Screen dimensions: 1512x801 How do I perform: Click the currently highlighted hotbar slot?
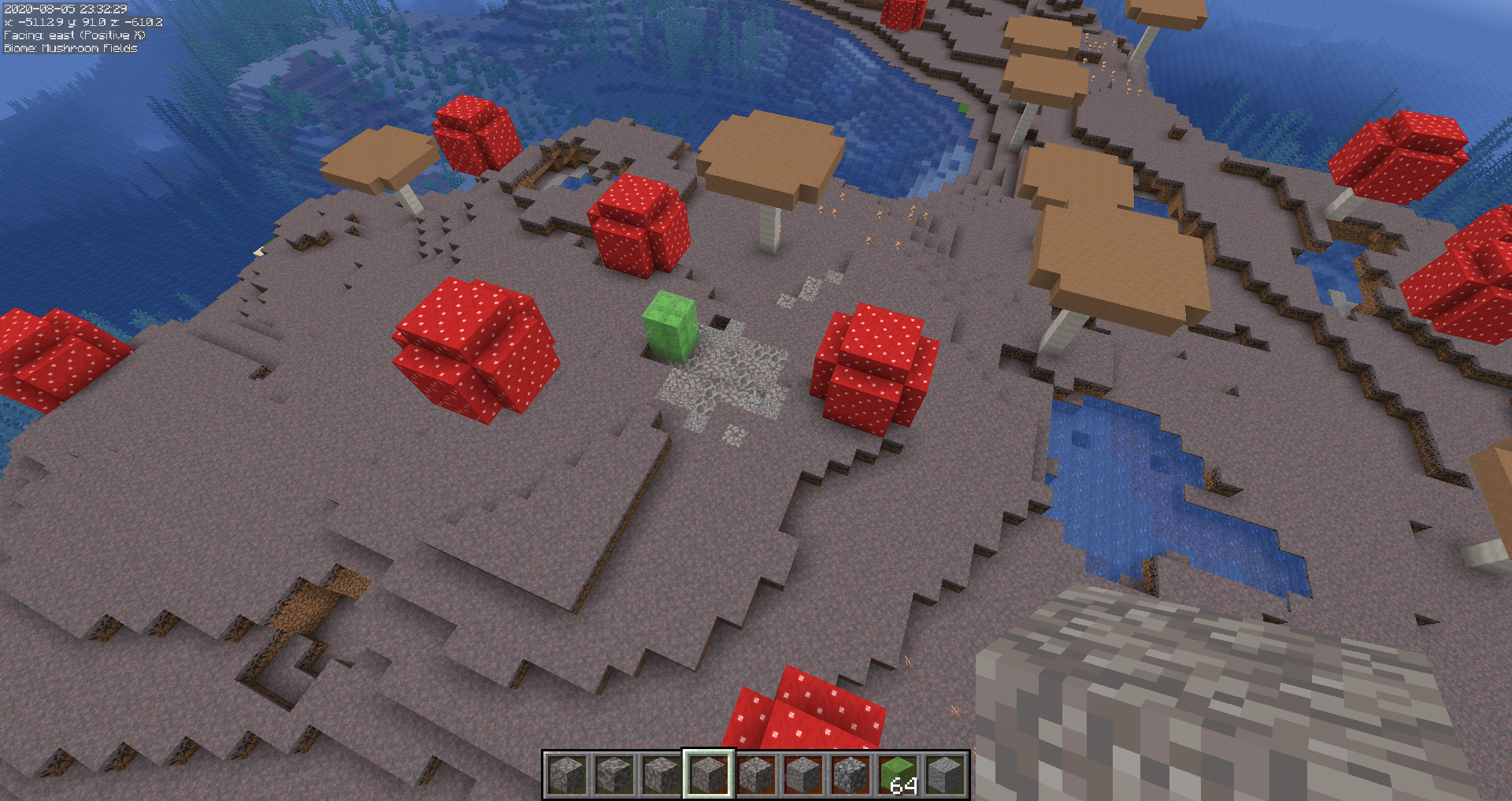[x=708, y=774]
